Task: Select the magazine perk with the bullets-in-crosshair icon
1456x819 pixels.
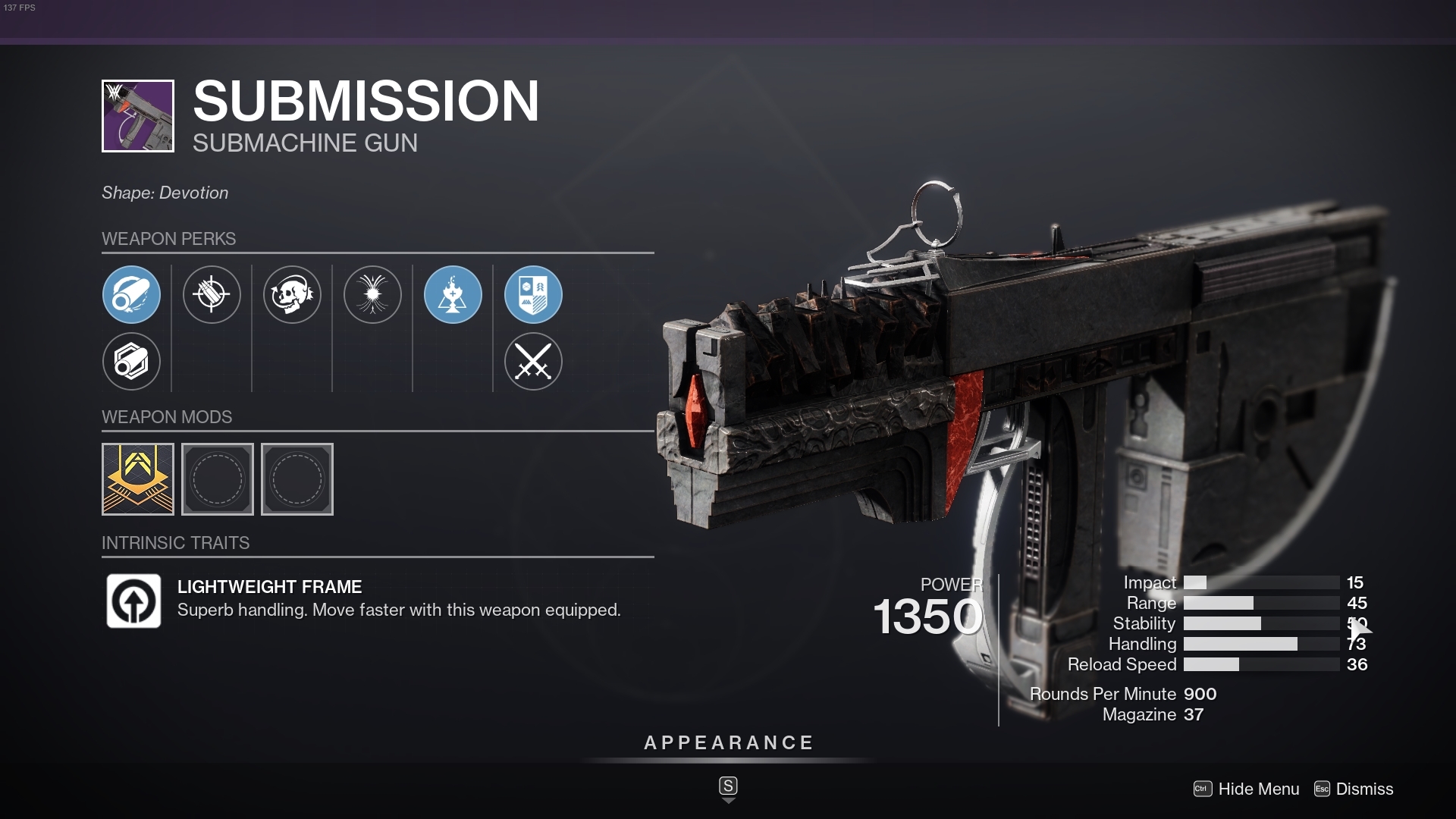Action: click(212, 295)
